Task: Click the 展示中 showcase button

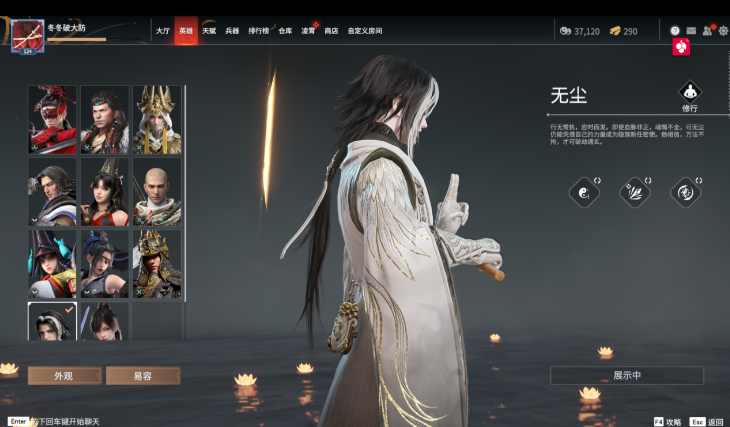Action: point(627,375)
